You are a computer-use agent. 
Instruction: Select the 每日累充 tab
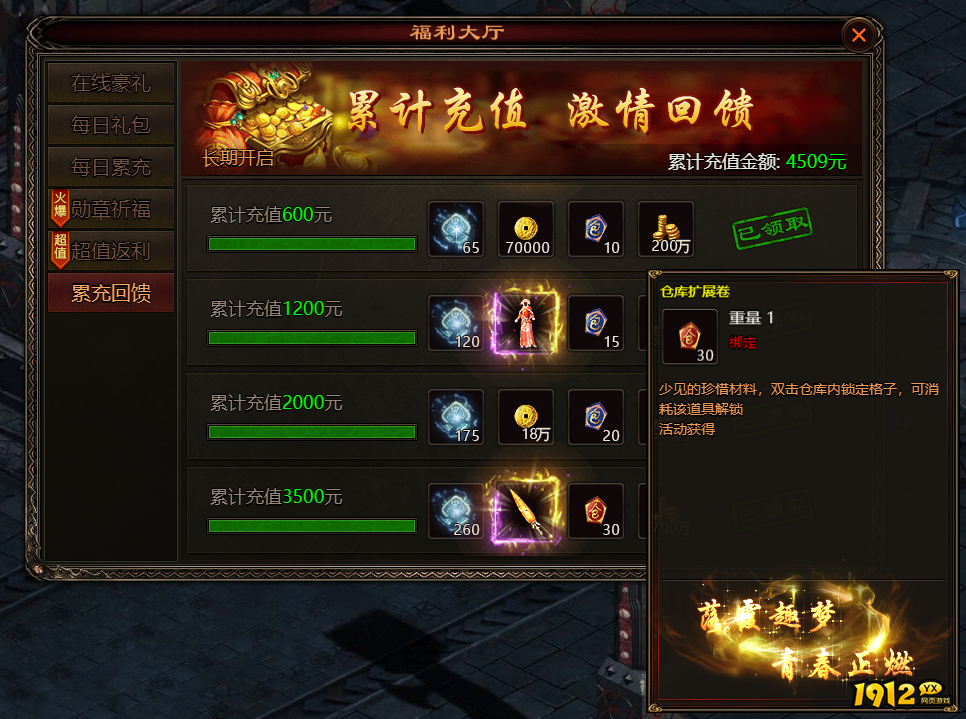point(111,167)
